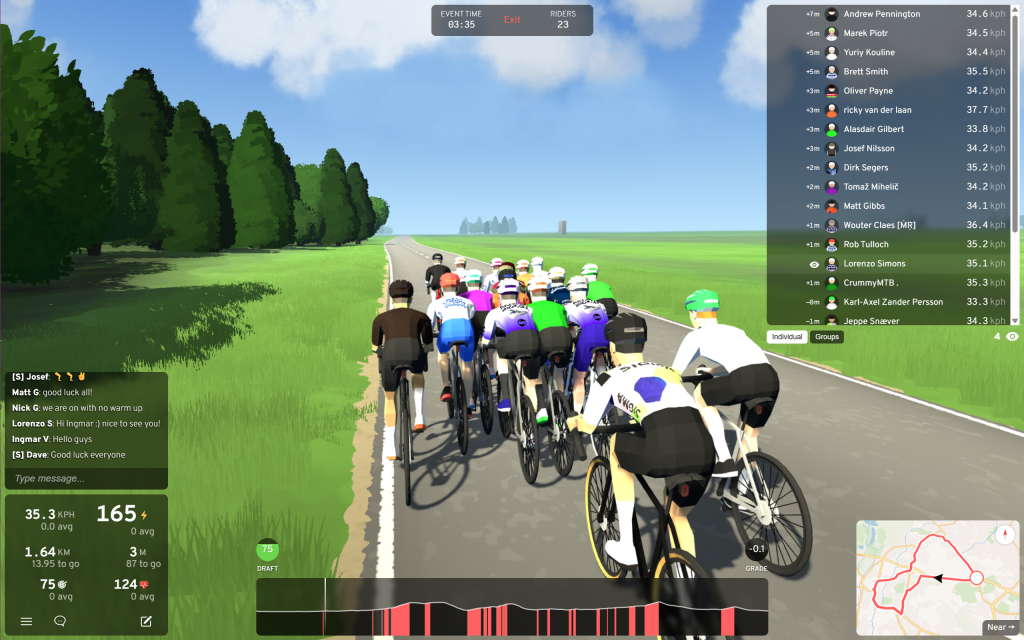Click the edit pencil icon on stats panel
This screenshot has height=640, width=1024.
tap(146, 622)
